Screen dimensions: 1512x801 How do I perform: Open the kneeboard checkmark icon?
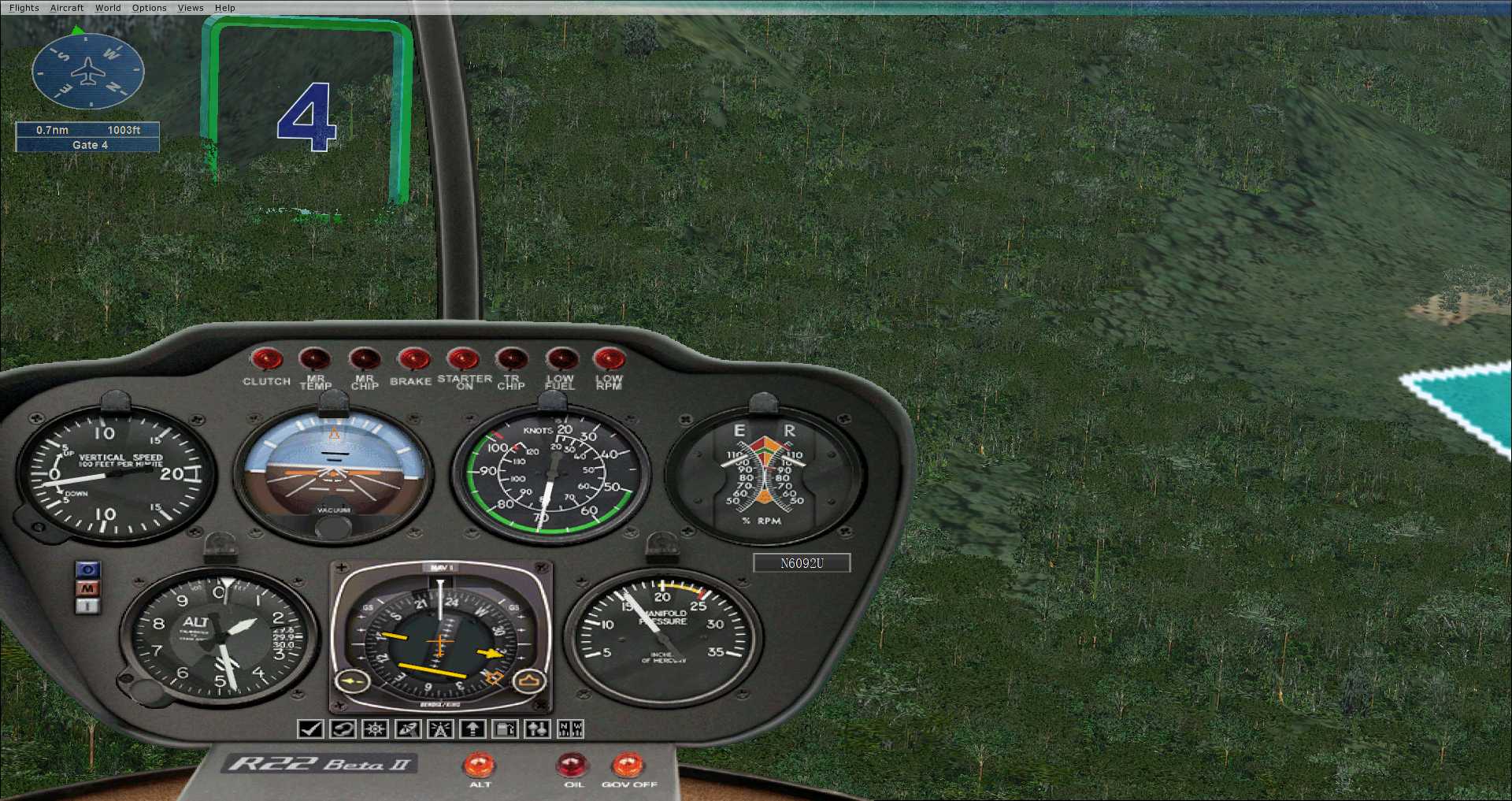[310, 729]
